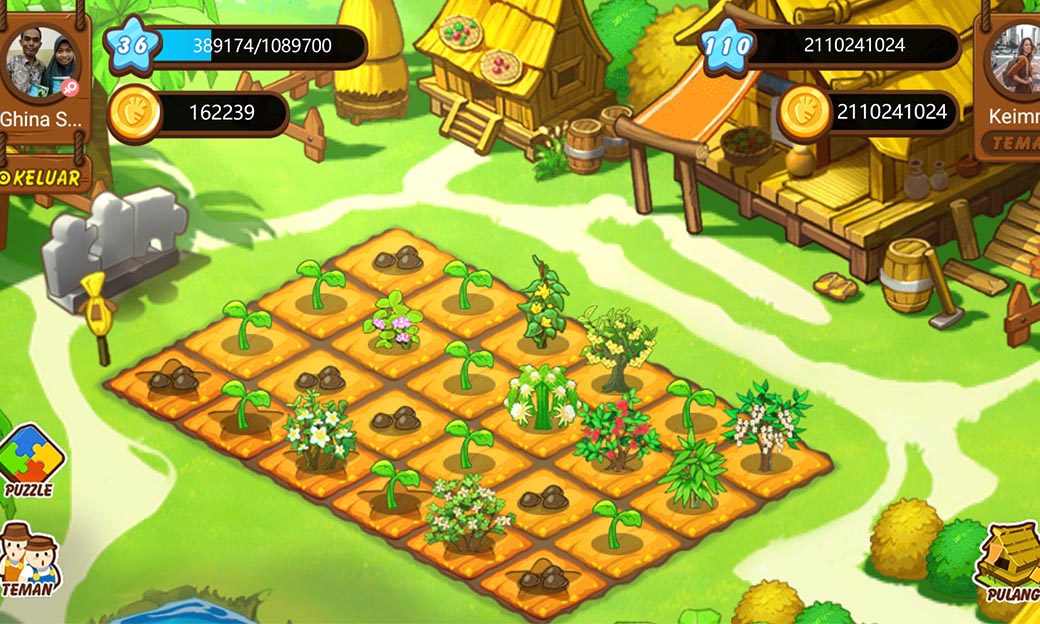Image resolution: width=1040 pixels, height=624 pixels.
Task: Open the TEMAN friends list
Action: (x=28, y=560)
